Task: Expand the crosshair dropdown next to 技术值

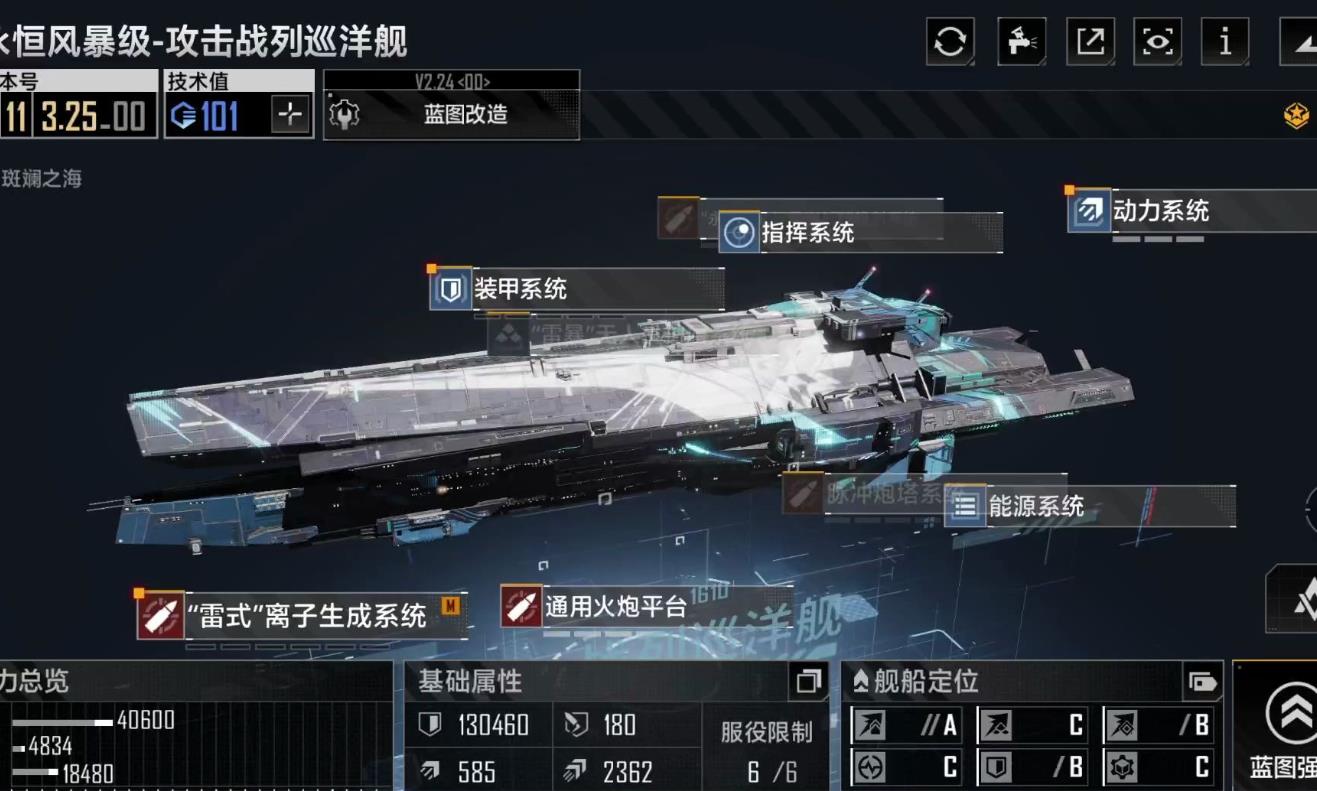Action: coord(289,116)
